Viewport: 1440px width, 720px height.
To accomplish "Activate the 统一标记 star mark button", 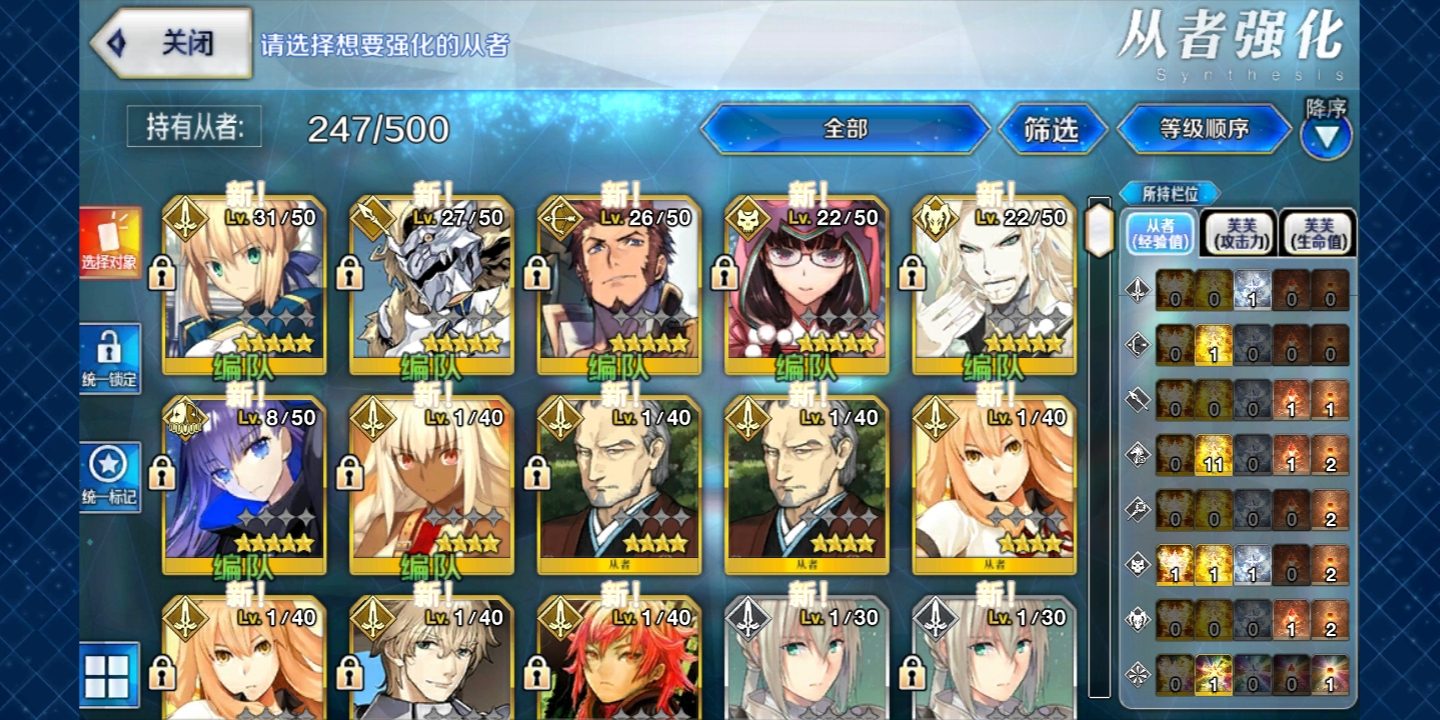I will coord(109,476).
